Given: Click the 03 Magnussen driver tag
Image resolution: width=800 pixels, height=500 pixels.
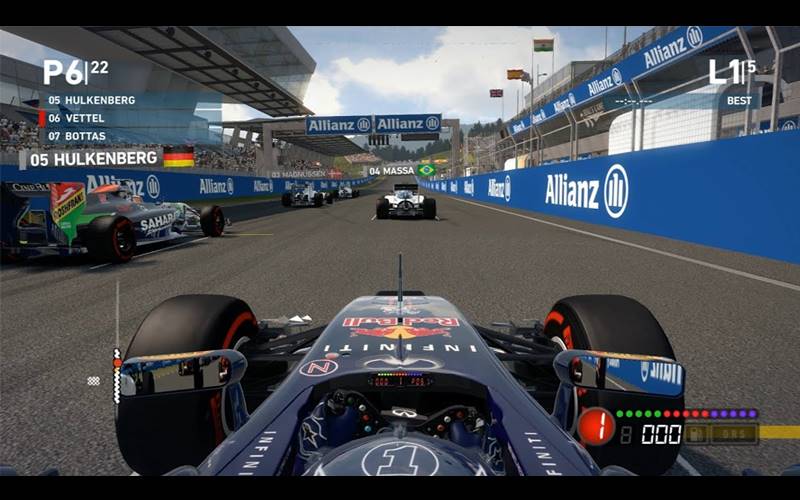Looking at the screenshot, I should point(299,174).
